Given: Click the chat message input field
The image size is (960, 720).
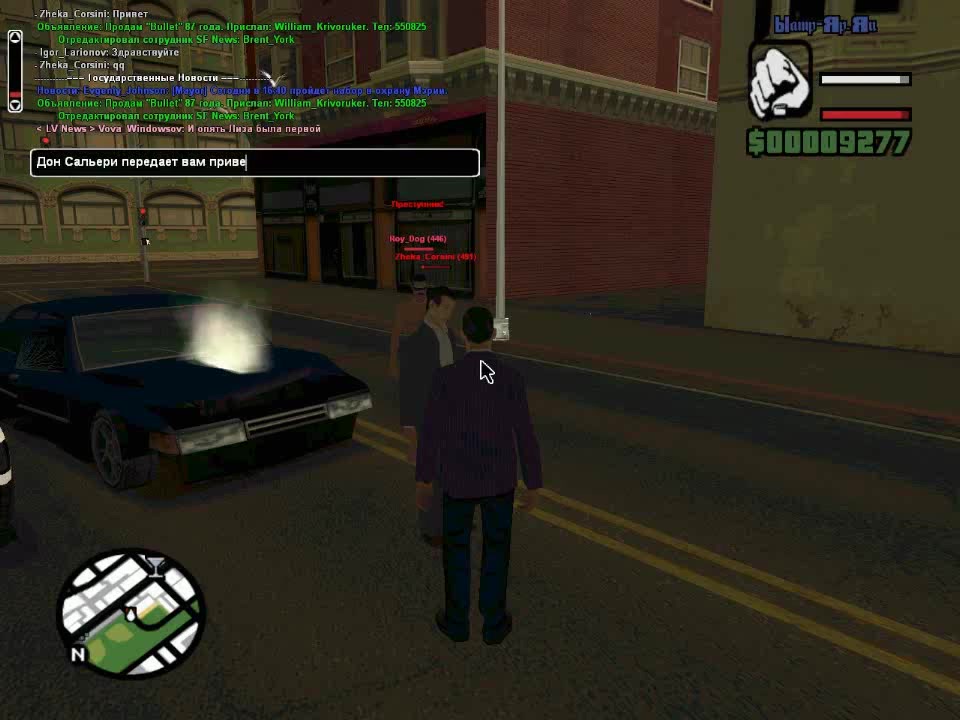Looking at the screenshot, I should 255,162.
